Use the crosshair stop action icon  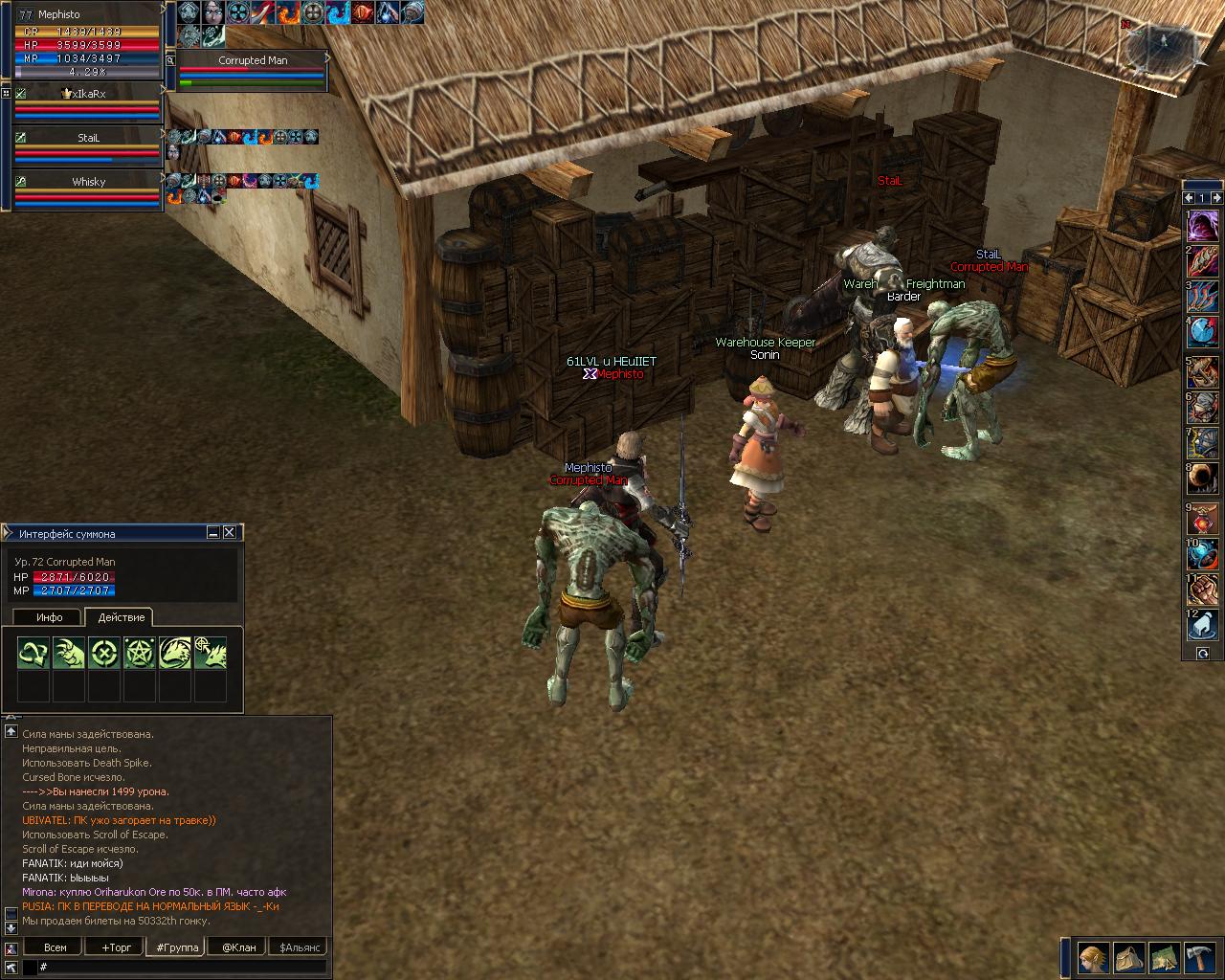[103, 654]
